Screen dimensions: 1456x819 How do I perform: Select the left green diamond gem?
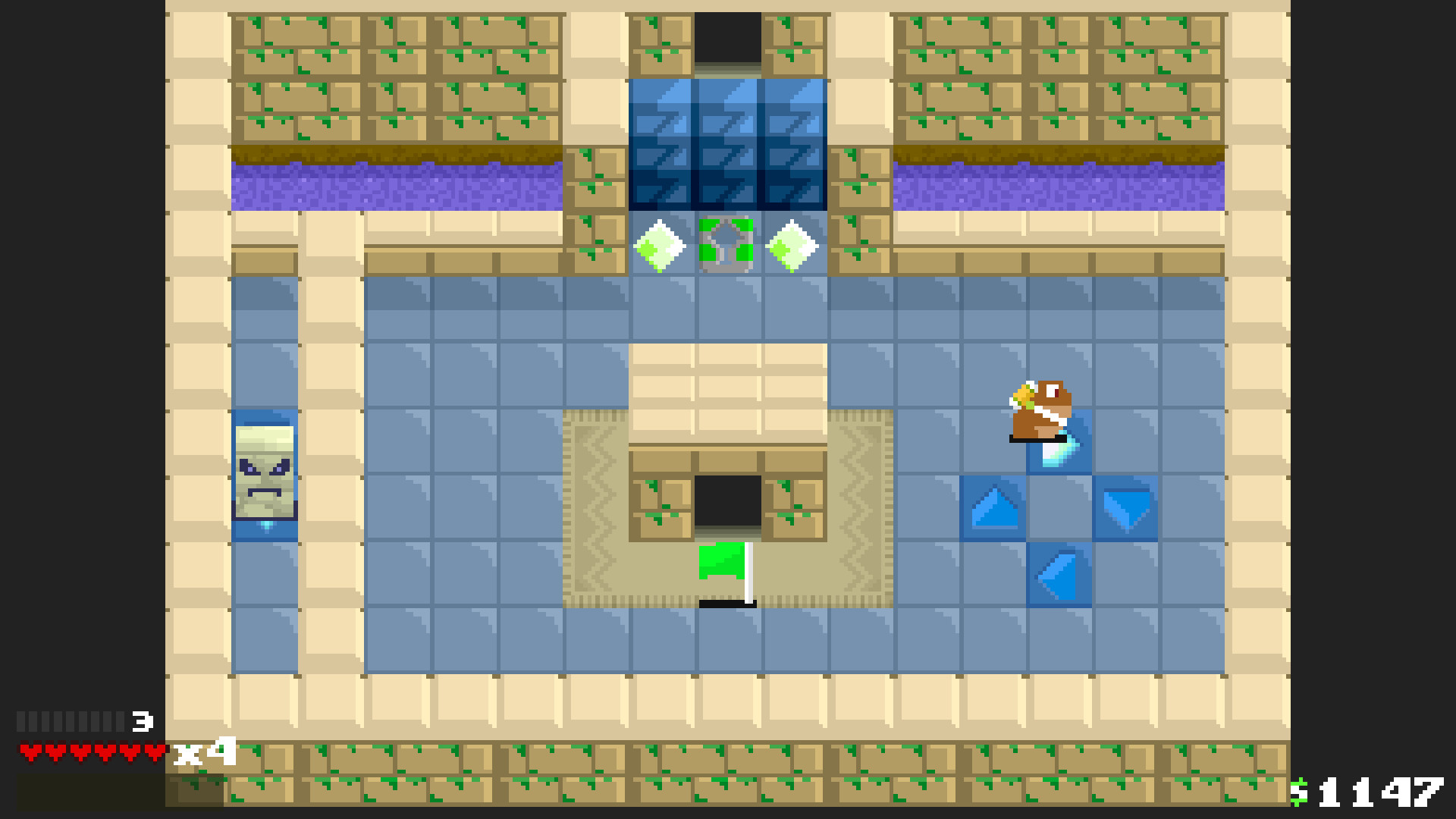click(x=658, y=244)
